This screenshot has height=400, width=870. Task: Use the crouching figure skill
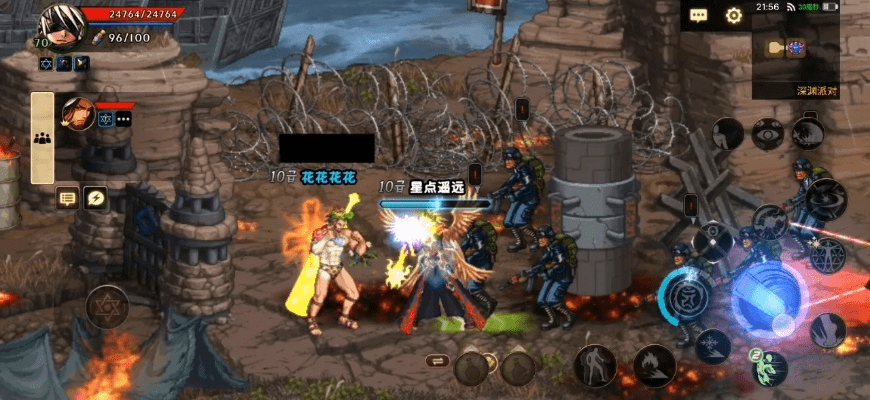pyautogui.click(x=728, y=134)
